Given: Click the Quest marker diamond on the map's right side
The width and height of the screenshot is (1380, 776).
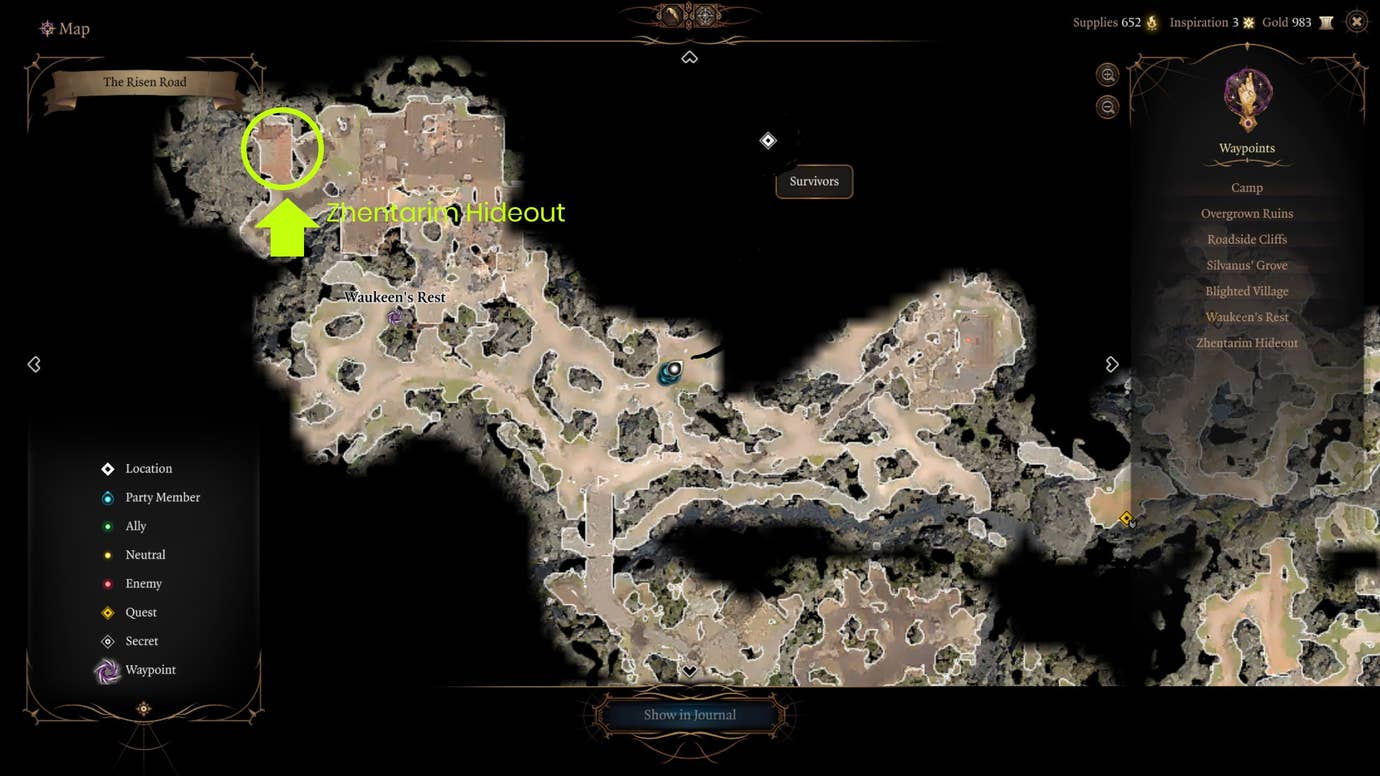Looking at the screenshot, I should click(1127, 518).
